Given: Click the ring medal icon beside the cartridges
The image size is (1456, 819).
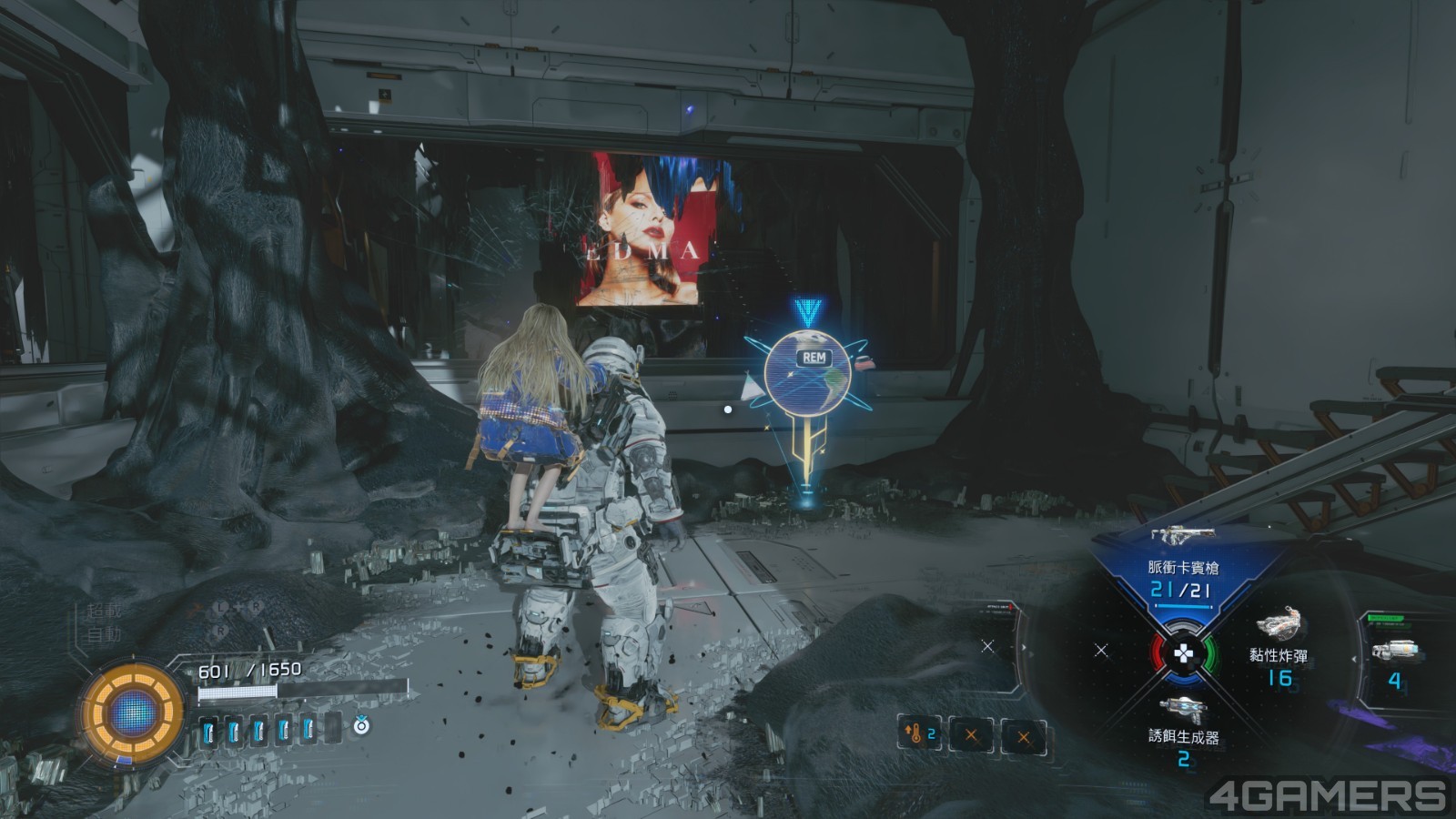Looking at the screenshot, I should pos(361,725).
